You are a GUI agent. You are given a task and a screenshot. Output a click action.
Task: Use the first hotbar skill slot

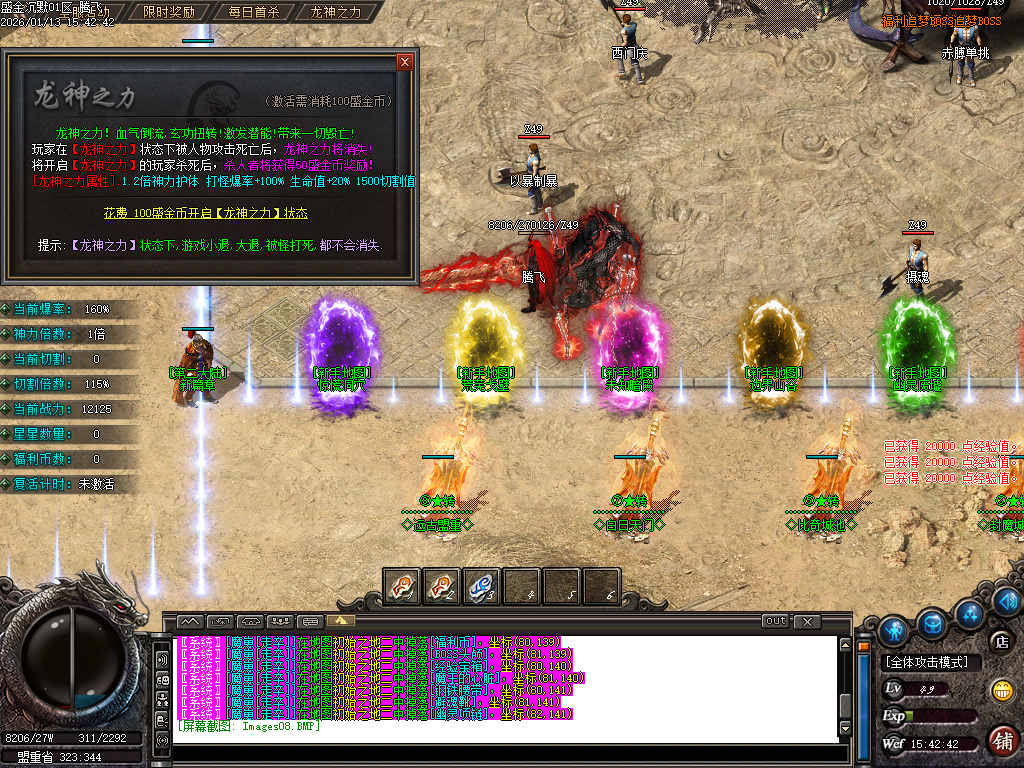point(402,586)
